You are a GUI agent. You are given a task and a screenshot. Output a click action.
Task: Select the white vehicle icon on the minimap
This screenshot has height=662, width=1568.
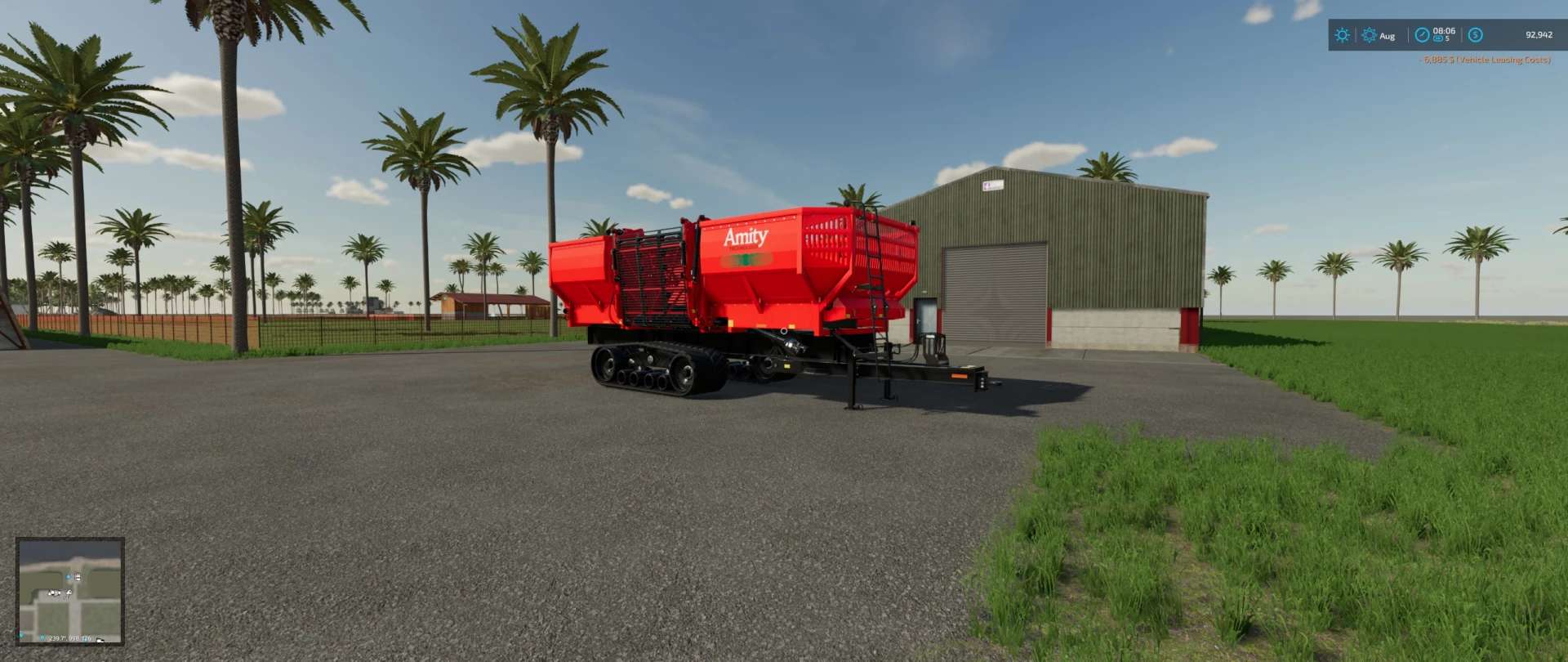(69, 593)
